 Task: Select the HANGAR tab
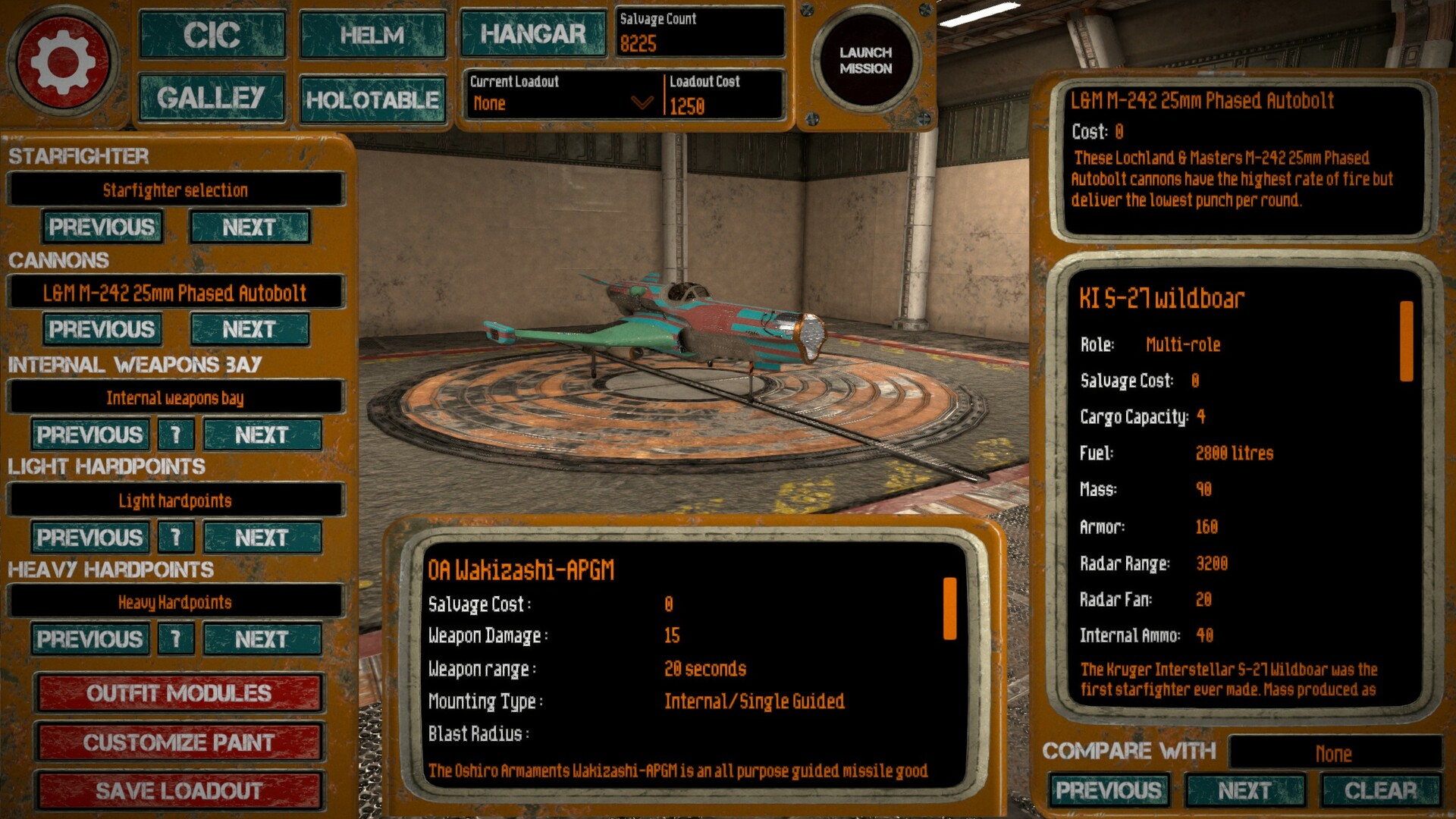tap(533, 33)
